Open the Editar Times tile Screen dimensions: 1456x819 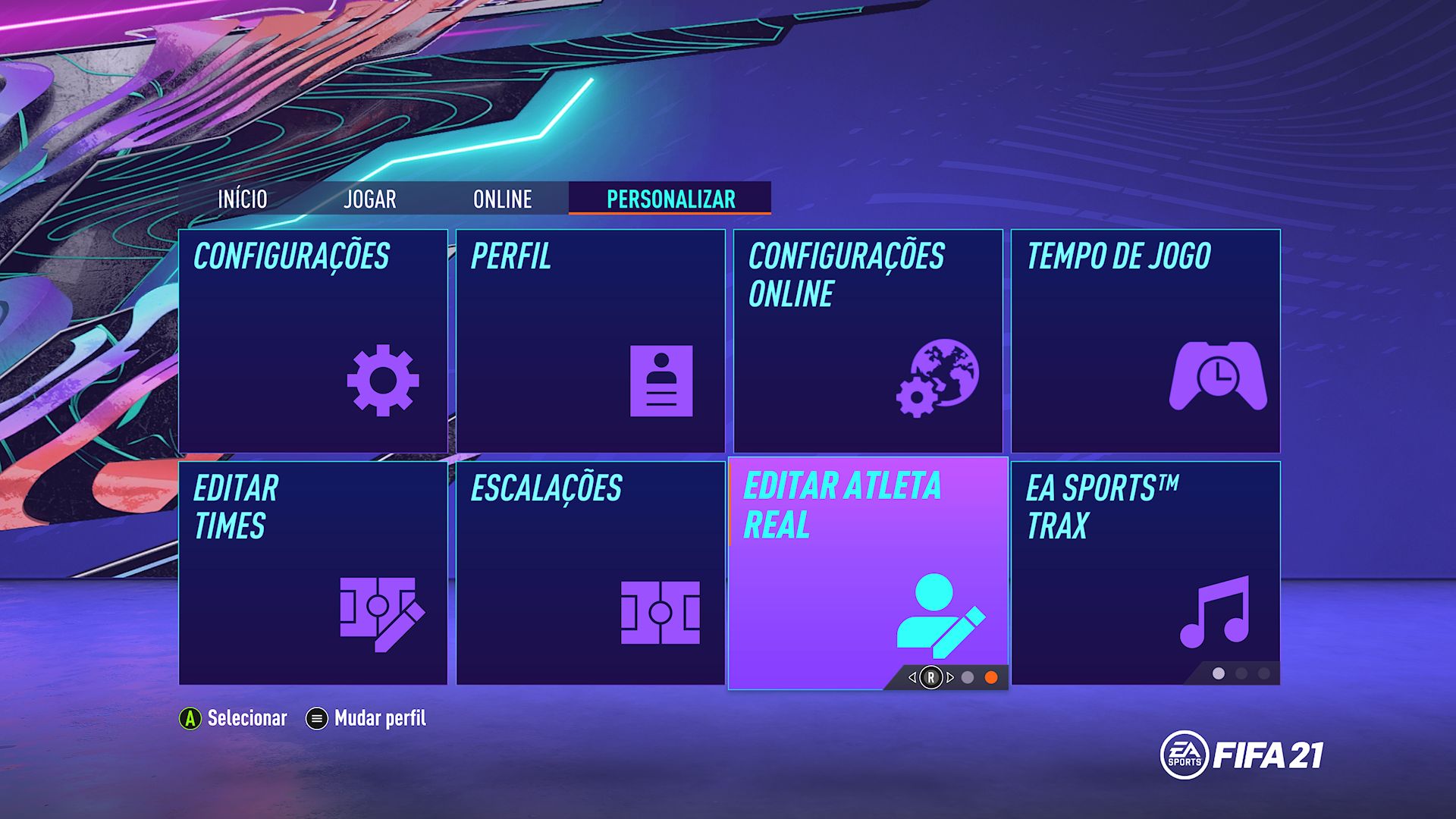coord(313,573)
